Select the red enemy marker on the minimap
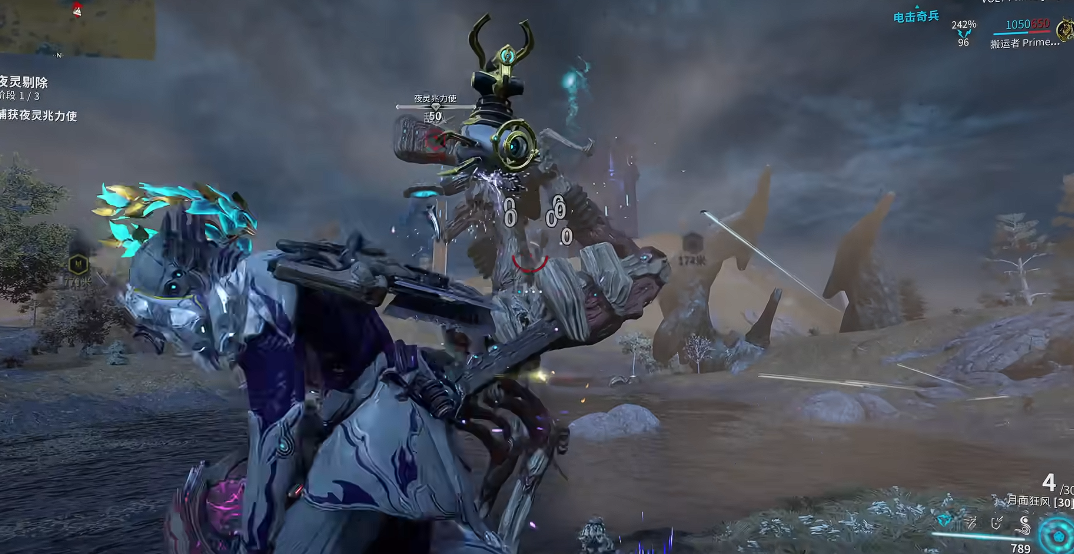Screen dimensions: 1074x554 pyautogui.click(x=77, y=9)
